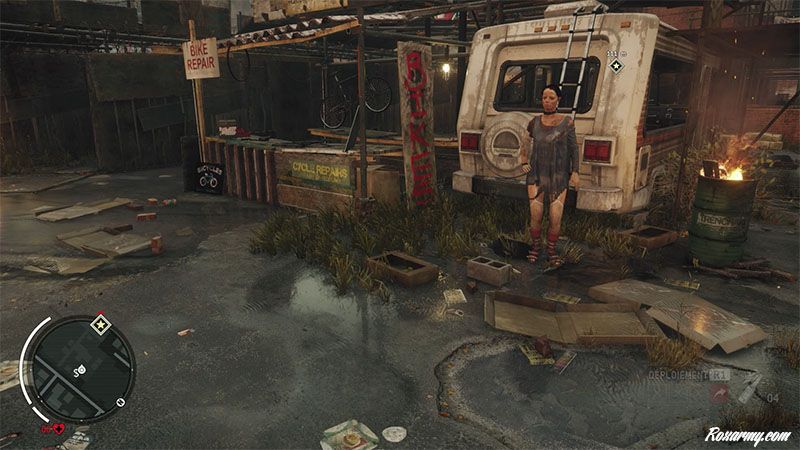Open the Roxarmy.com watermark link
The width and height of the screenshot is (800, 450).
tap(747, 436)
